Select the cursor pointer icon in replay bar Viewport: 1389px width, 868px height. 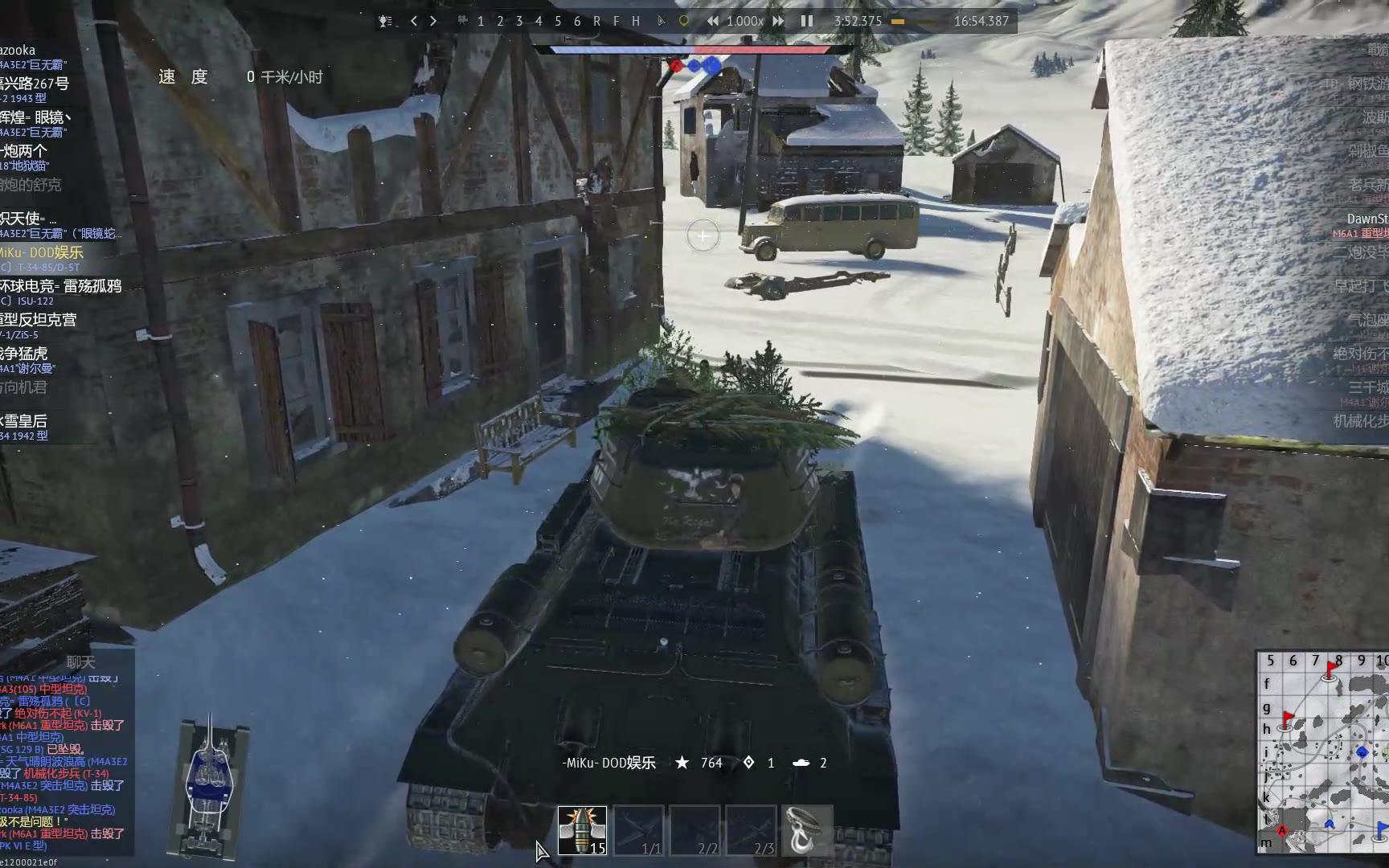click(x=660, y=22)
